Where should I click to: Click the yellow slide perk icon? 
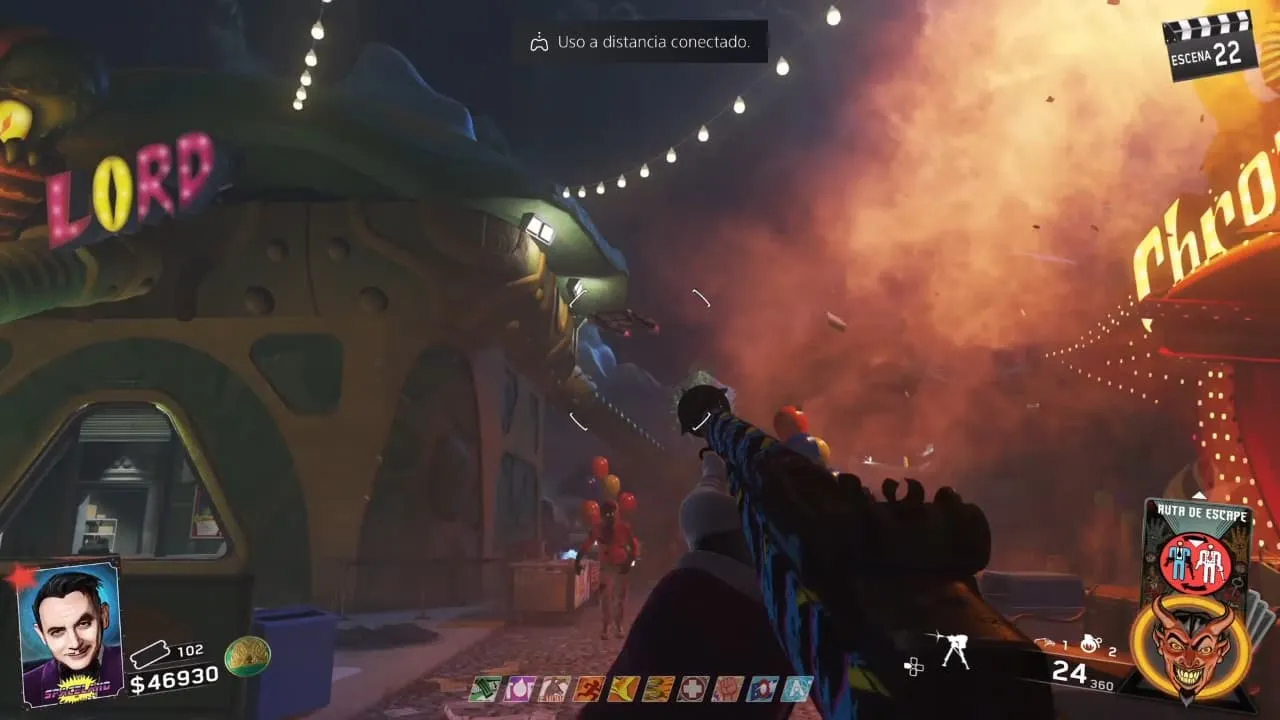click(622, 688)
